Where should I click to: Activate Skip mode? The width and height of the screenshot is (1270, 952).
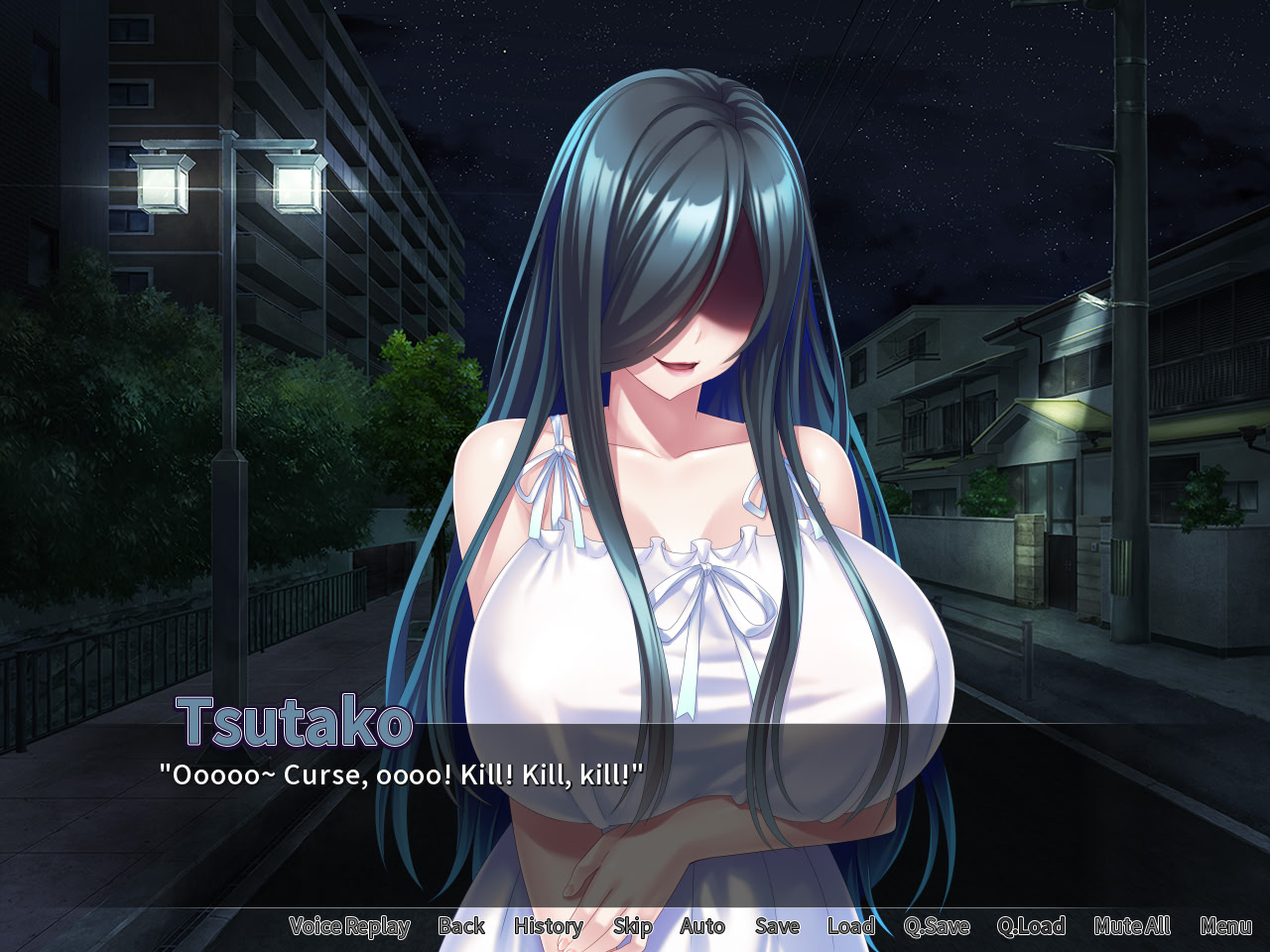tap(632, 926)
